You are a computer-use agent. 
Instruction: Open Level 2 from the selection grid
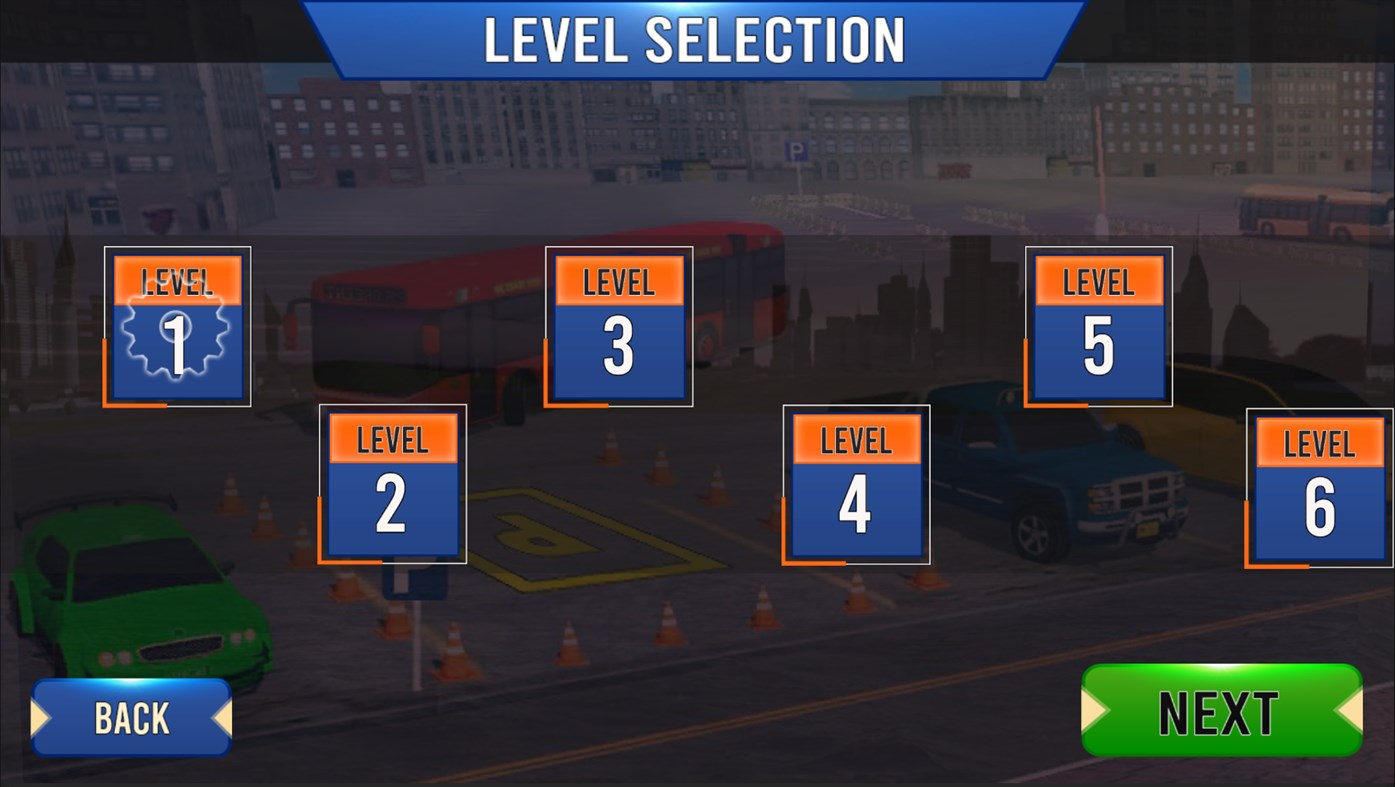(x=393, y=483)
